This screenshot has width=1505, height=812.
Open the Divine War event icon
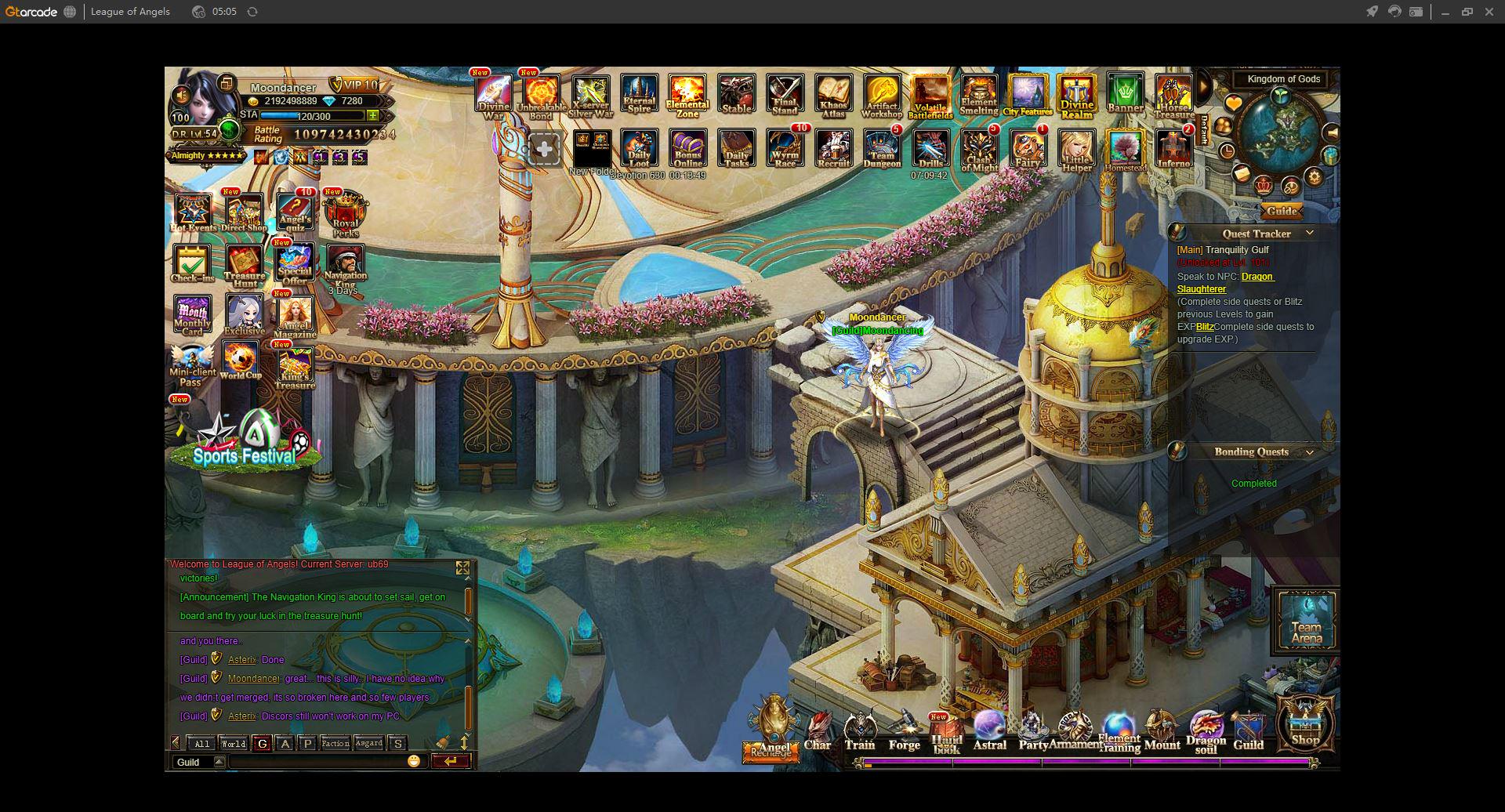pyautogui.click(x=494, y=96)
